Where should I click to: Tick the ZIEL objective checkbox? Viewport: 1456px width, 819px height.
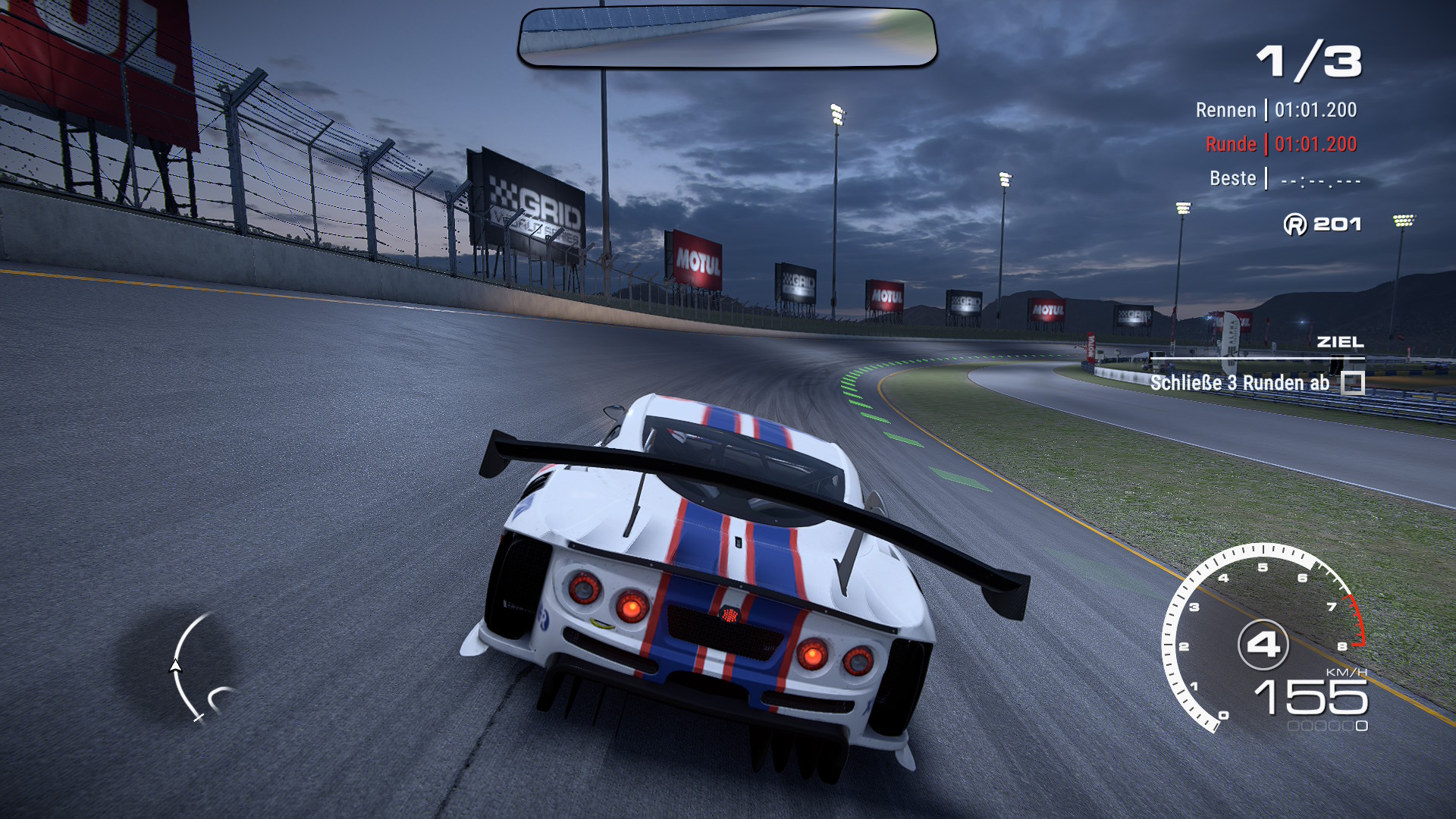tap(1352, 383)
